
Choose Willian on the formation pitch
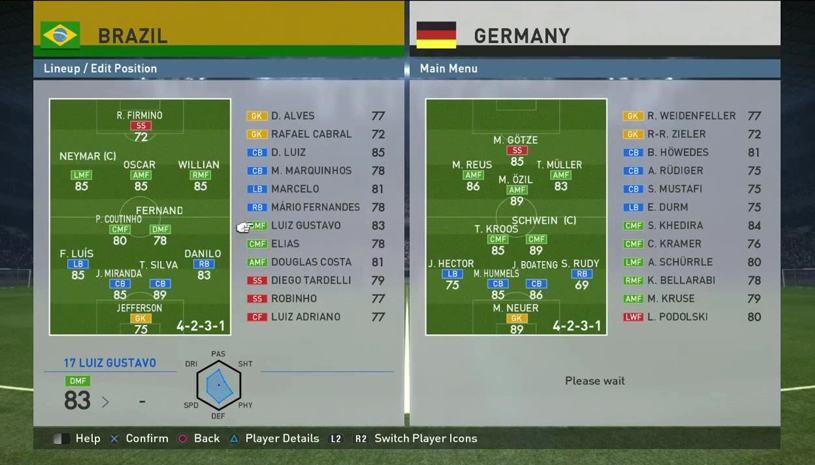pos(199,175)
